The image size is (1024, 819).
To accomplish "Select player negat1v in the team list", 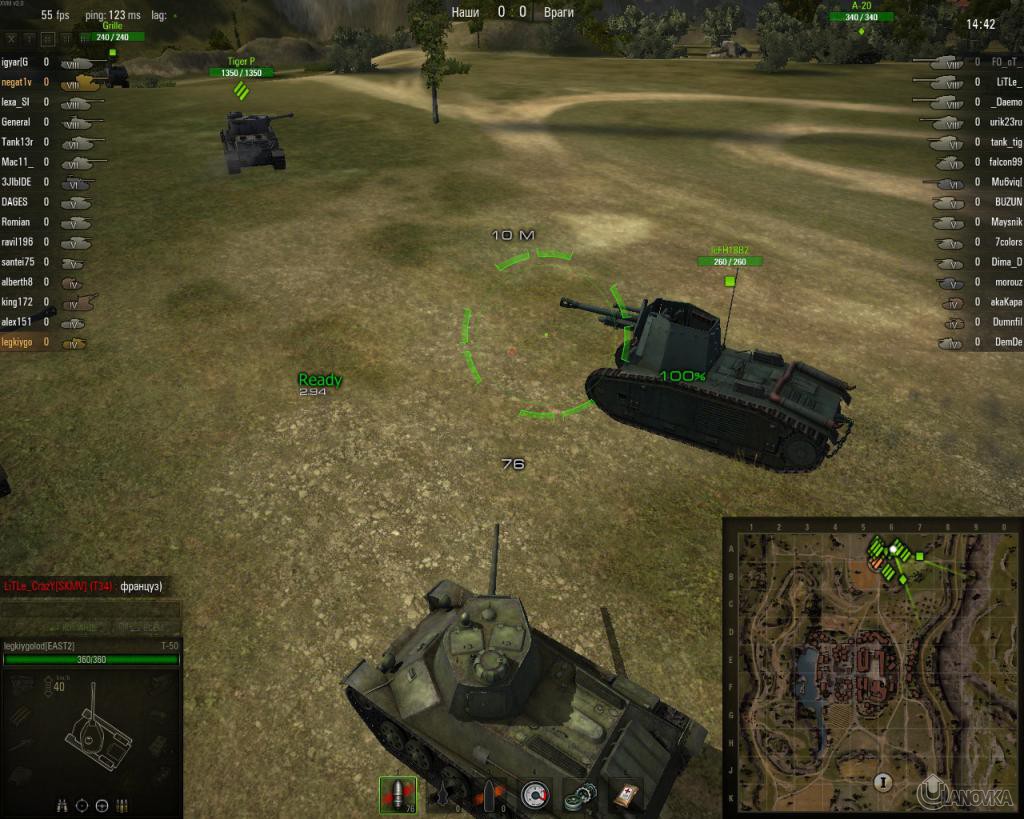I will (x=19, y=83).
